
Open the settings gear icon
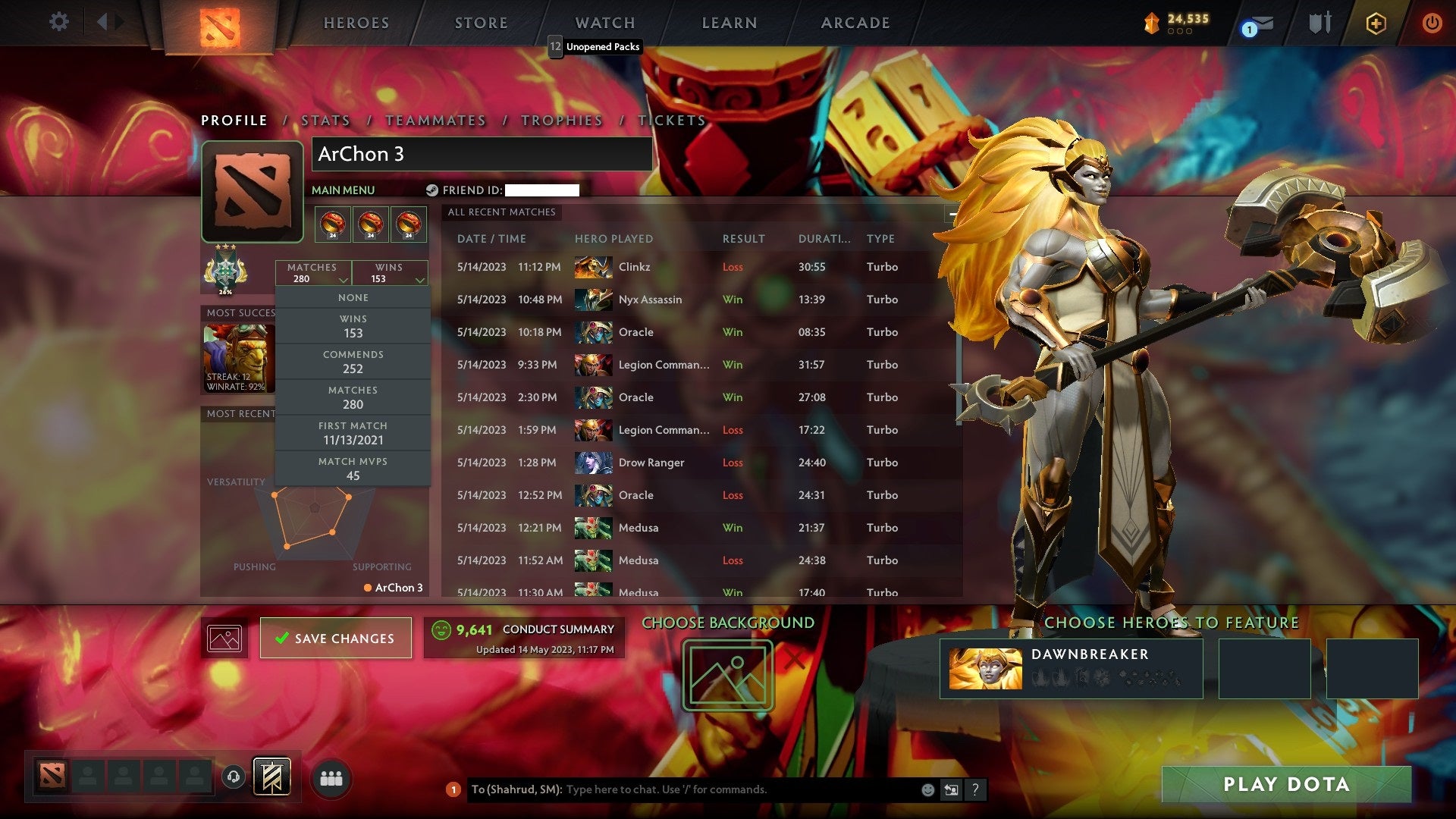click(x=58, y=22)
